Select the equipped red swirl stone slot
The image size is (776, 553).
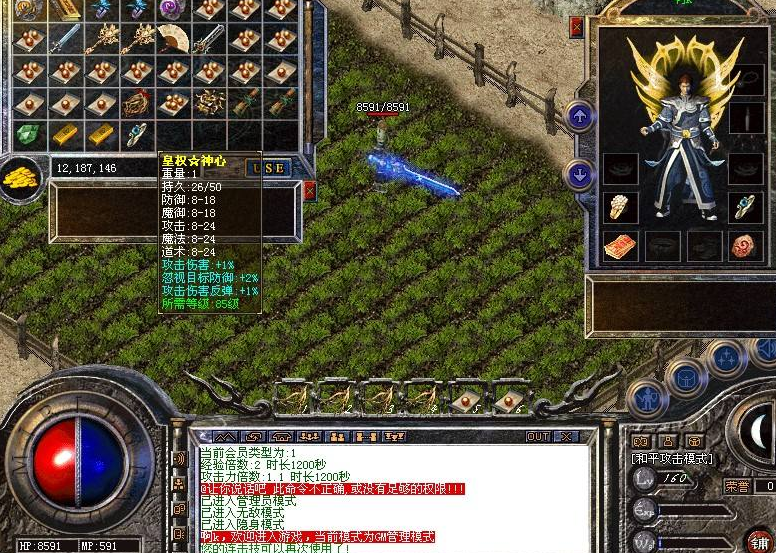[x=745, y=245]
